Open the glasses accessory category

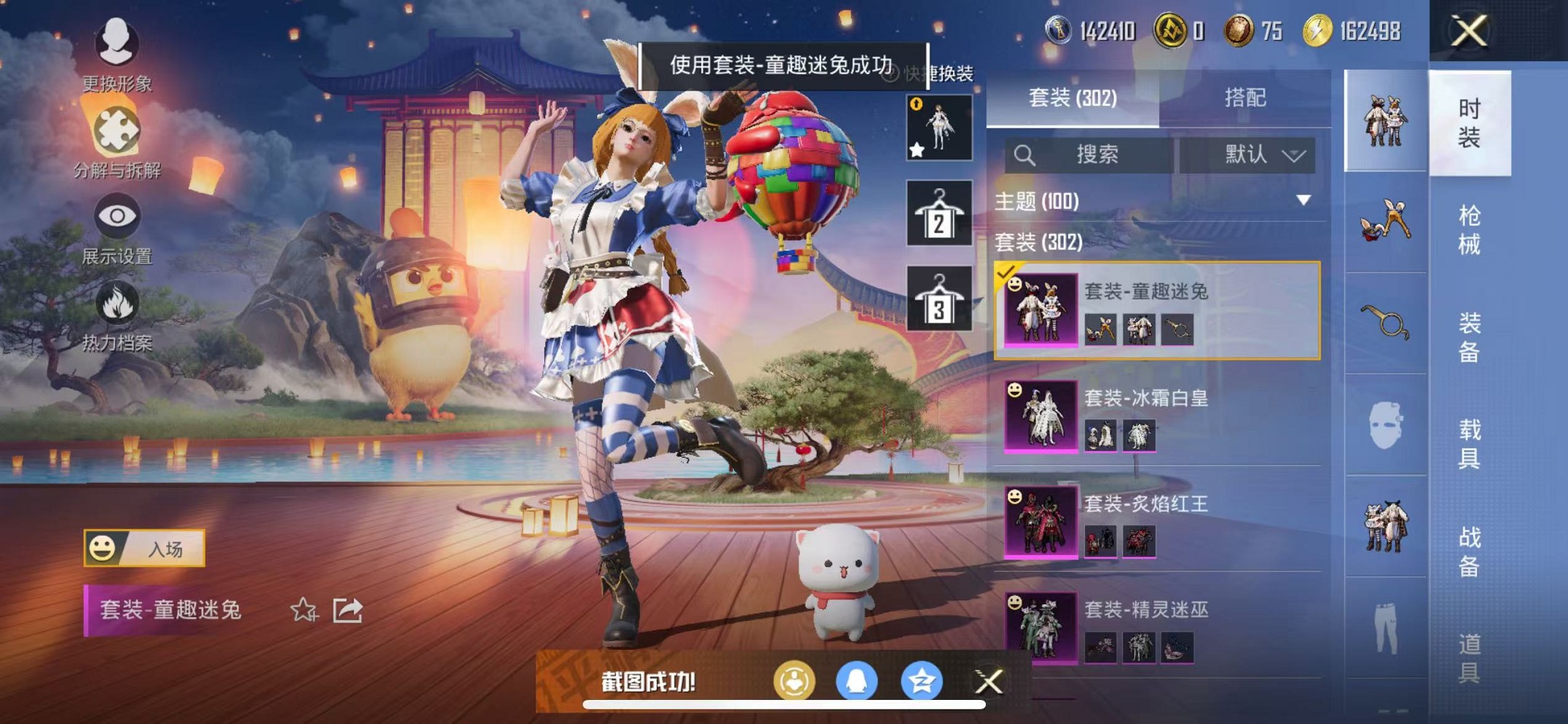[x=1384, y=322]
